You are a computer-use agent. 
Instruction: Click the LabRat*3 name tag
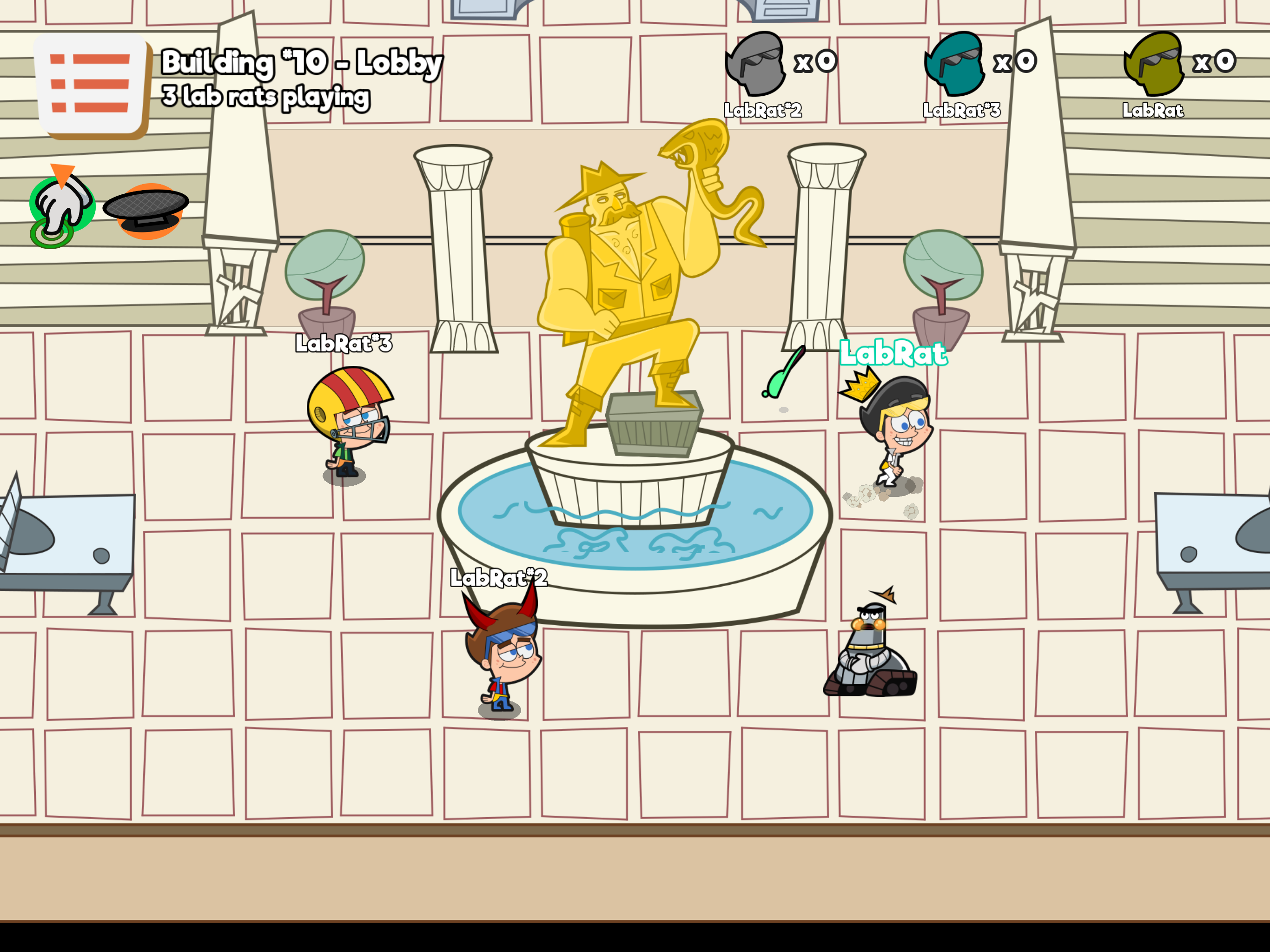point(344,344)
